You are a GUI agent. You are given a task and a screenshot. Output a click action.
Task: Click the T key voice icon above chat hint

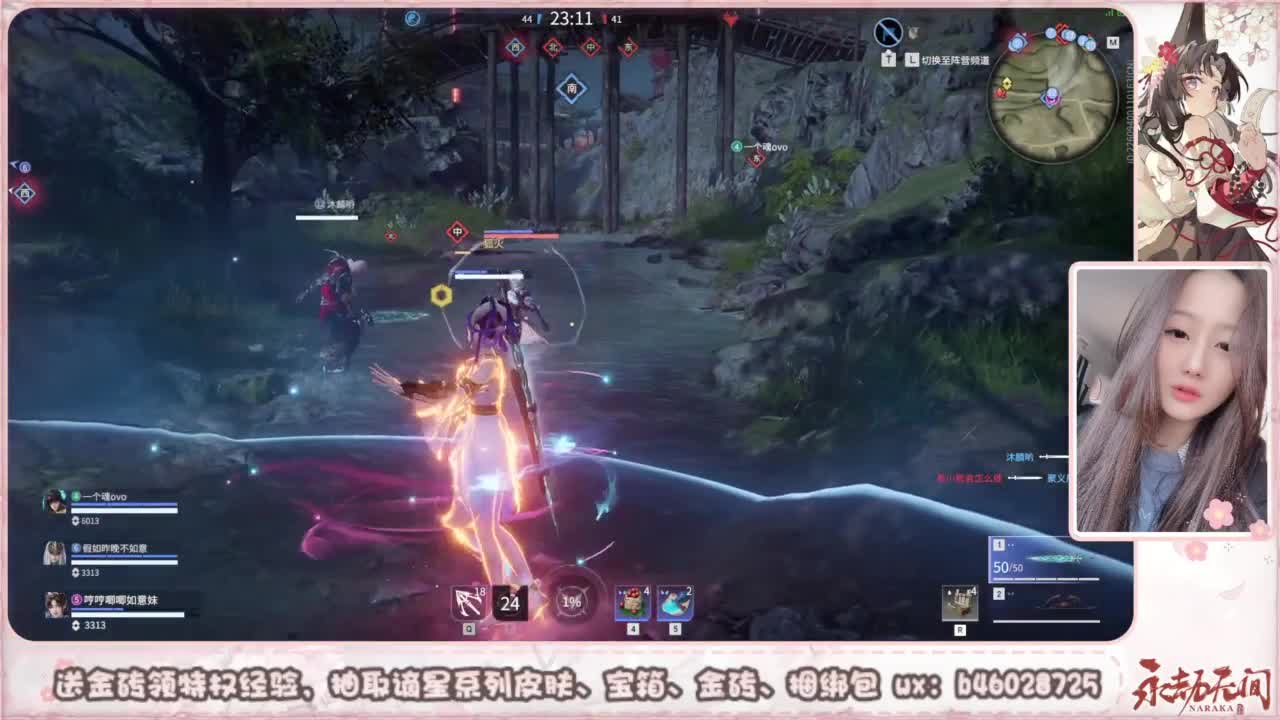[x=888, y=59]
